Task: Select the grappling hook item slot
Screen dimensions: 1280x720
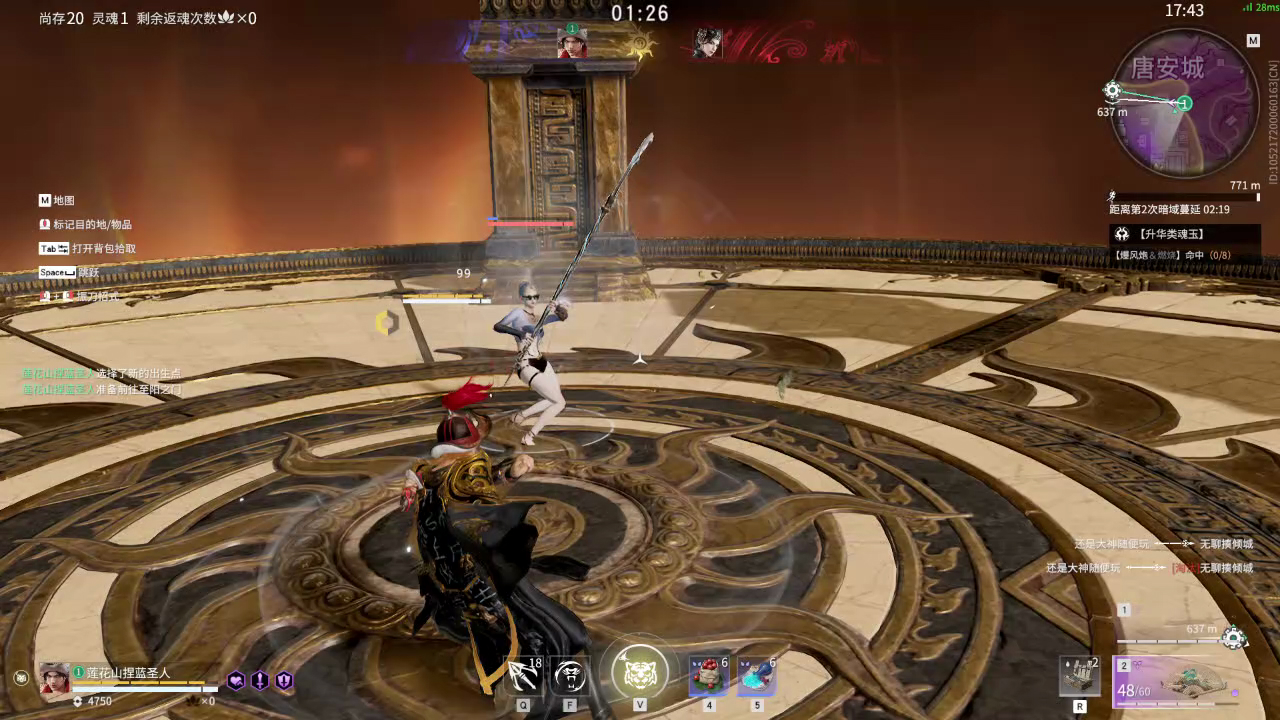Action: coord(523,677)
